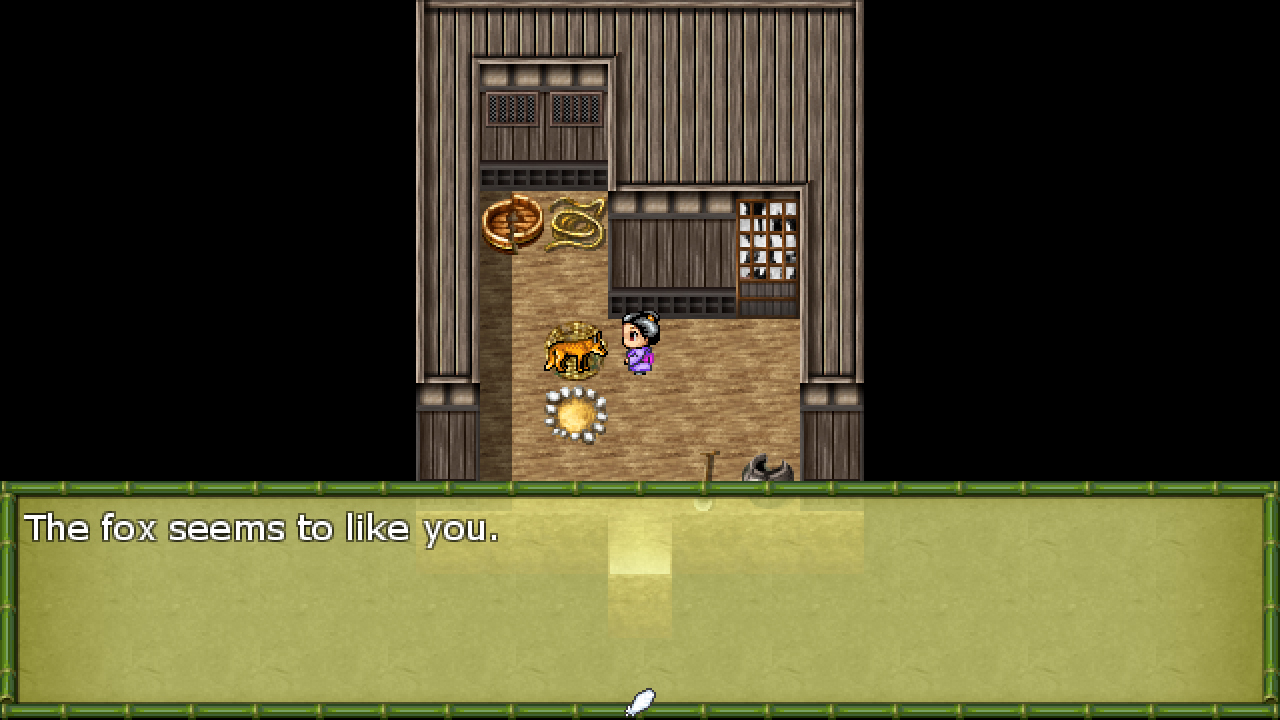Click the golden straw bed behind the fox

pos(575,330)
